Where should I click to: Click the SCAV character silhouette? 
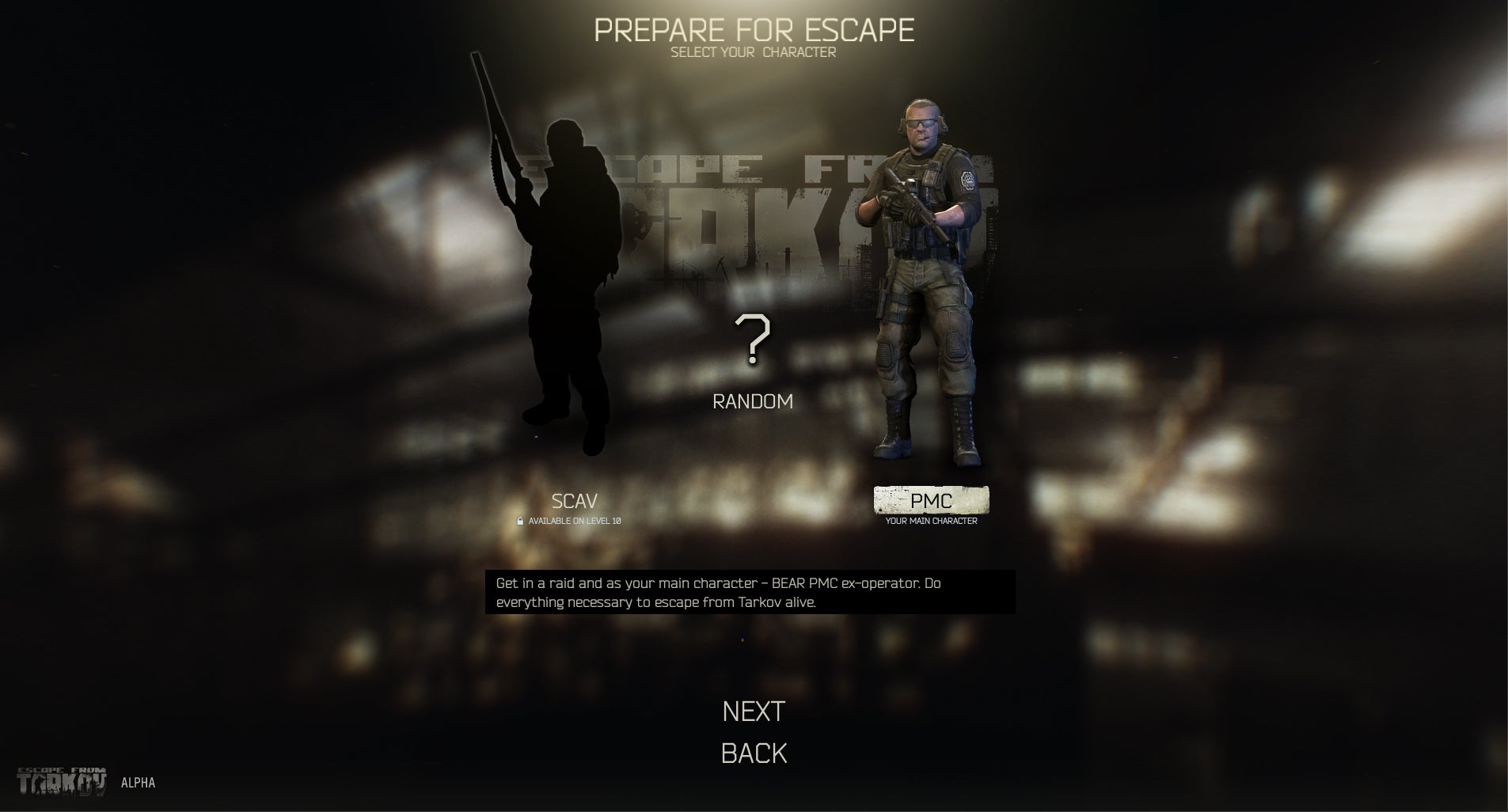570,277
